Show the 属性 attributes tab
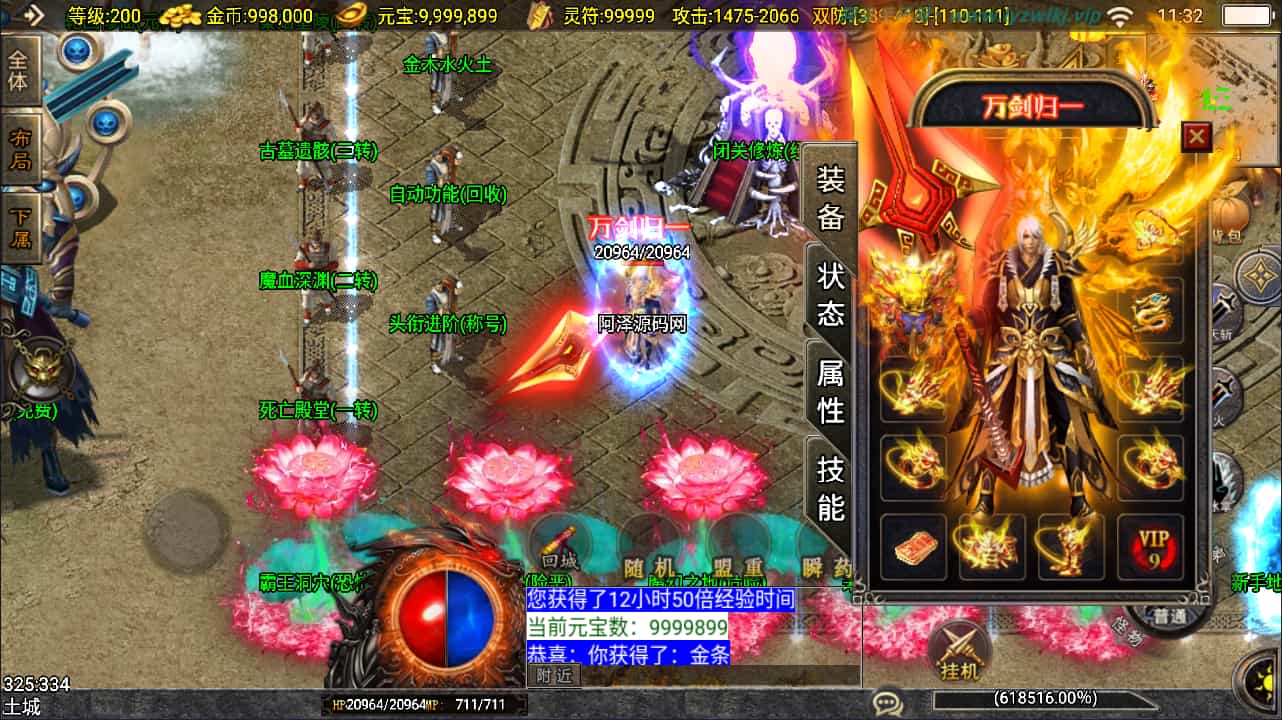The height and width of the screenshot is (720, 1282). (831, 390)
